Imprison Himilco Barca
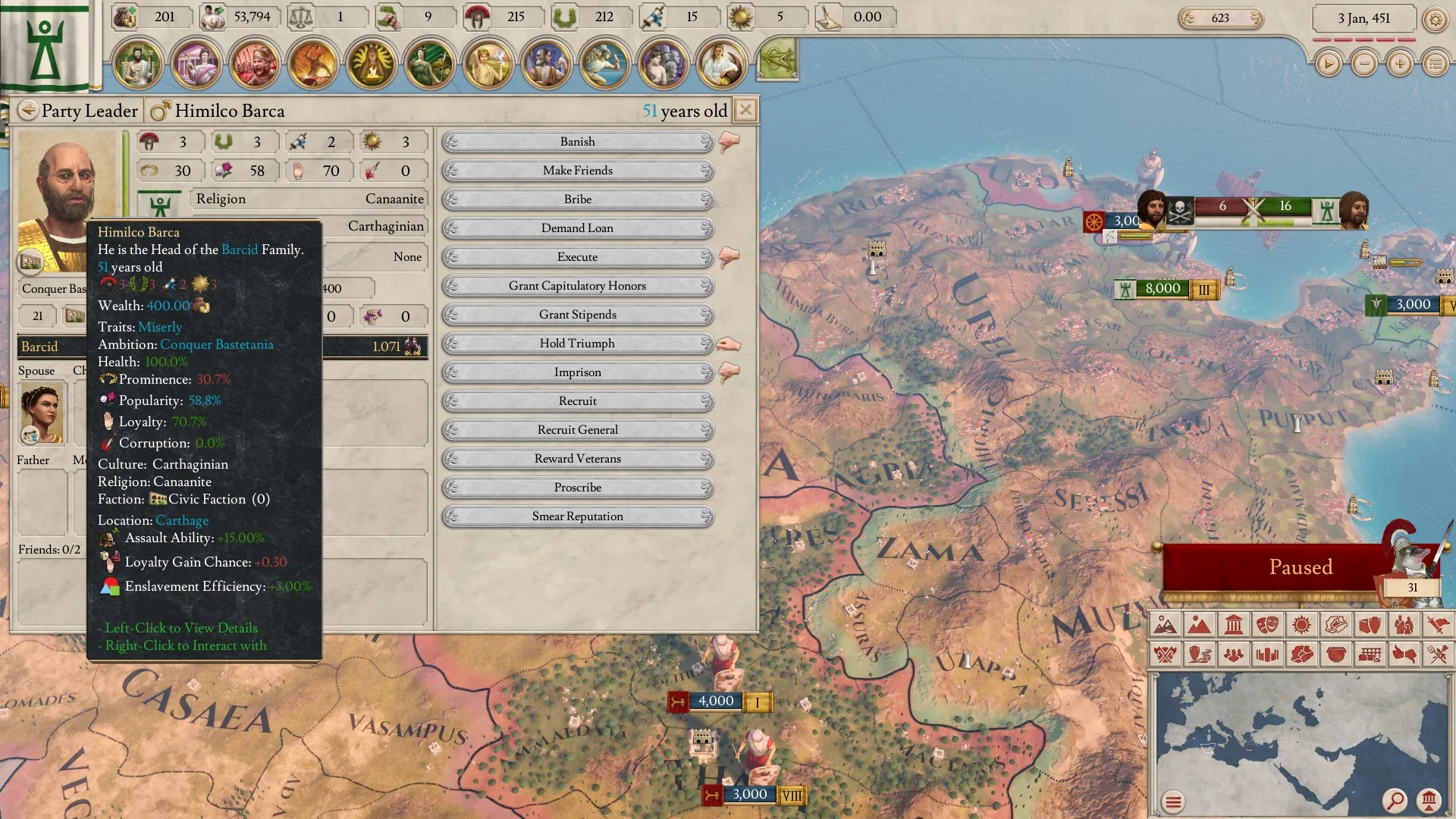The image size is (1456, 819). tap(578, 372)
